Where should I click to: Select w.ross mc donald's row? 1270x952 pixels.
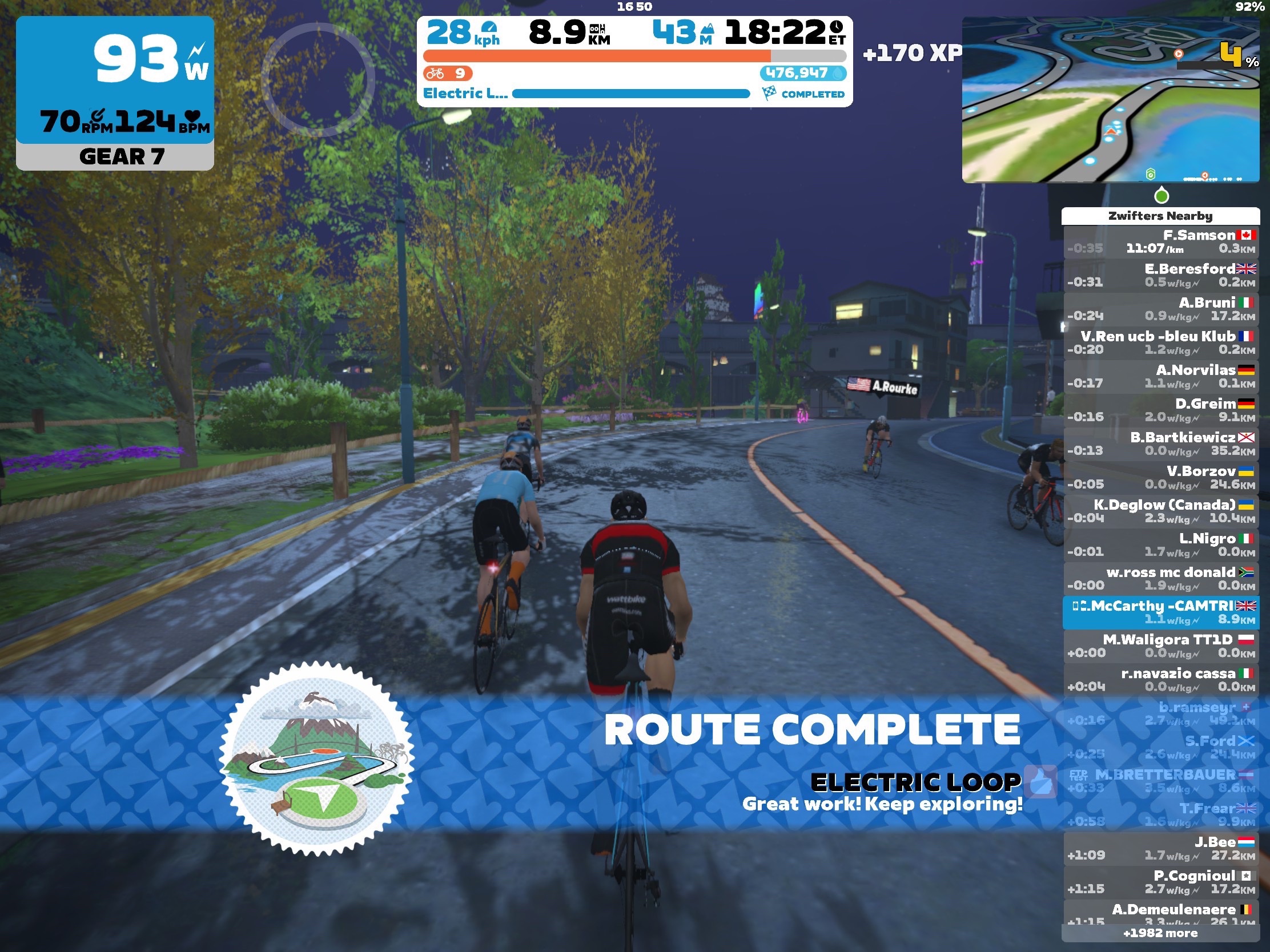click(x=1160, y=578)
